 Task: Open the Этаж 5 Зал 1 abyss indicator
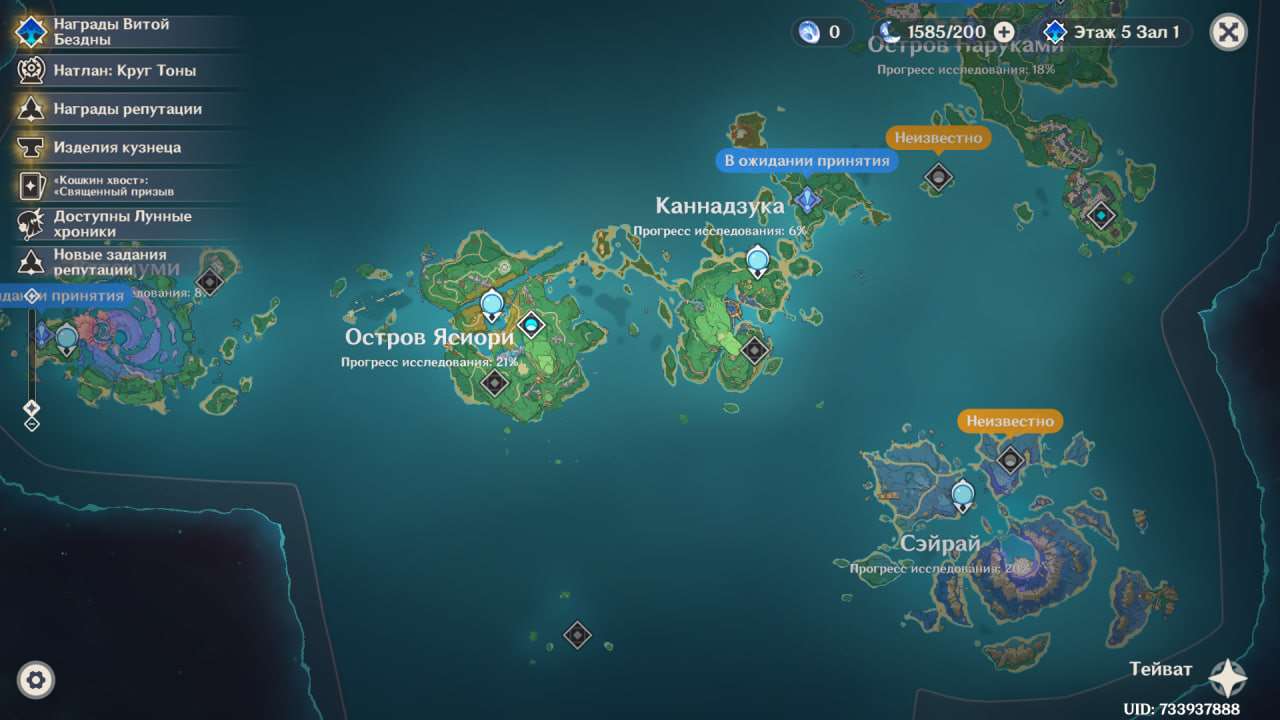(1114, 32)
